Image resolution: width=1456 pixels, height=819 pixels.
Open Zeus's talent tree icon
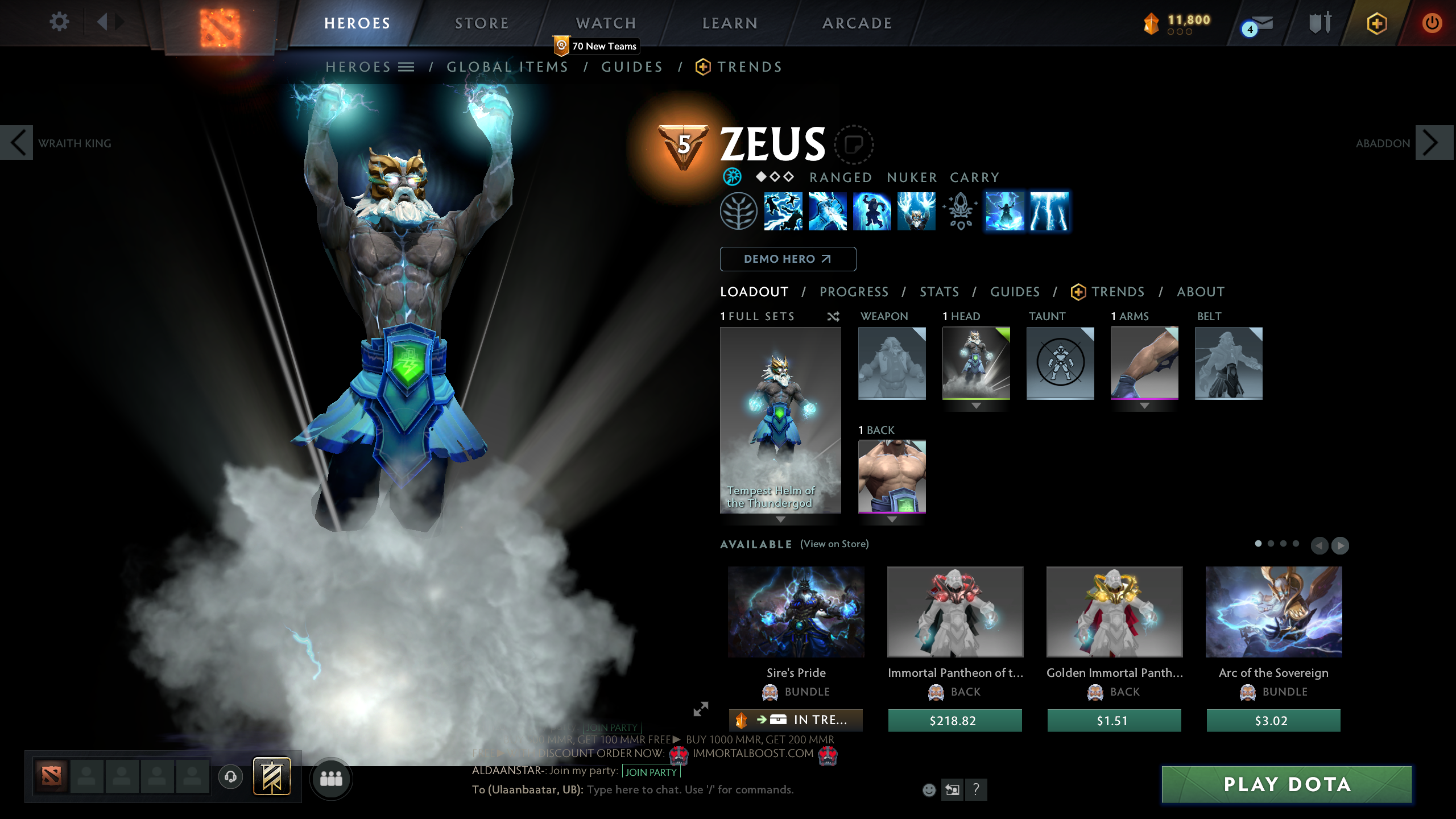[738, 211]
